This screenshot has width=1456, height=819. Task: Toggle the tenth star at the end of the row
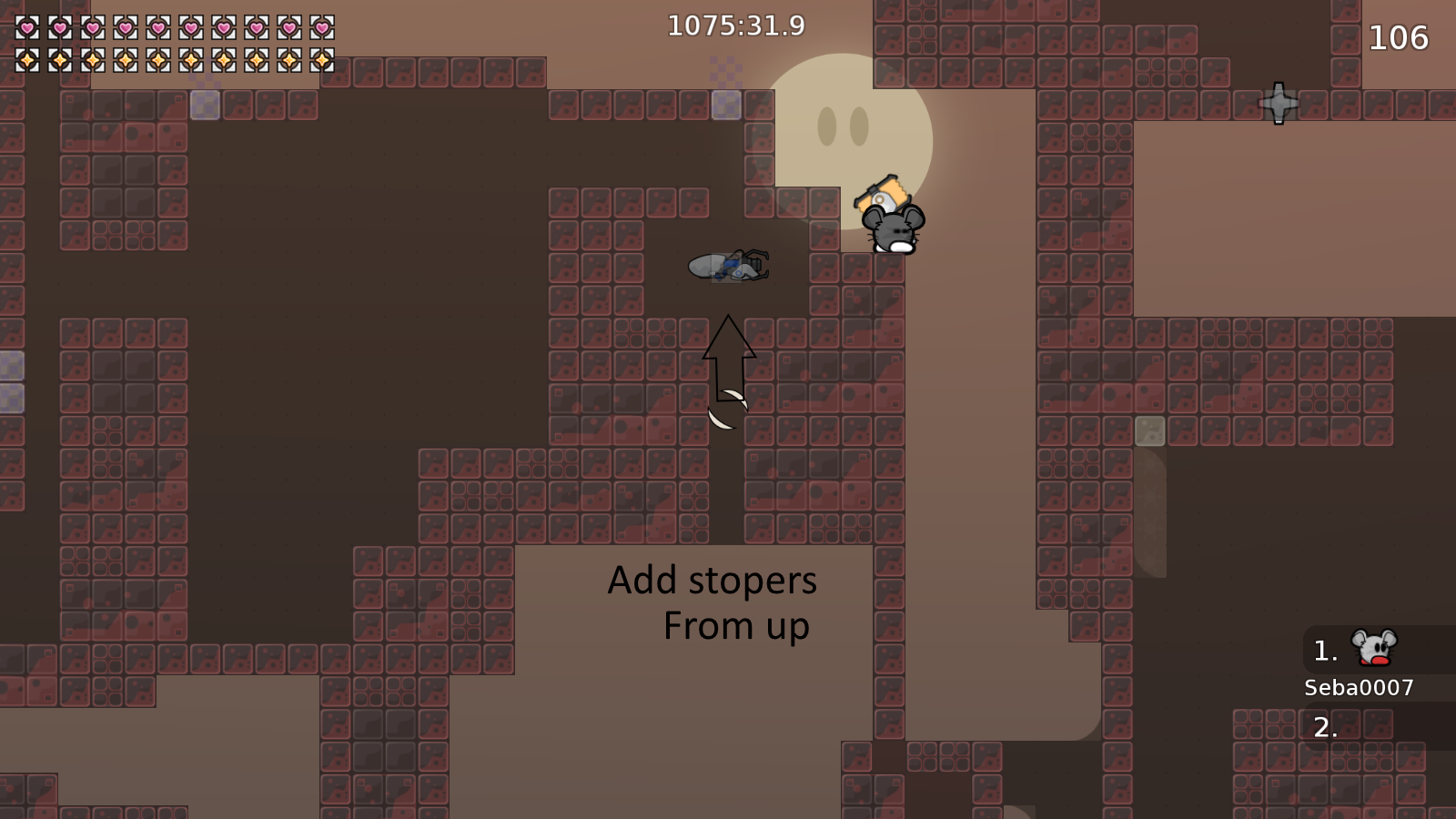tap(322, 62)
